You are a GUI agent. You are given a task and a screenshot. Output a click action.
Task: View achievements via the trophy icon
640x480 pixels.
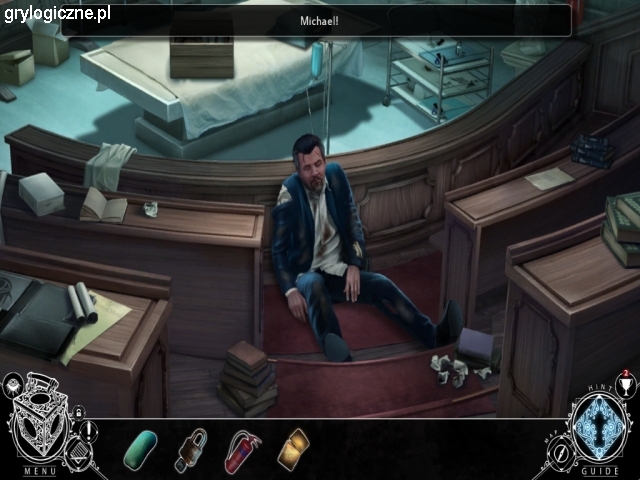tap(627, 386)
